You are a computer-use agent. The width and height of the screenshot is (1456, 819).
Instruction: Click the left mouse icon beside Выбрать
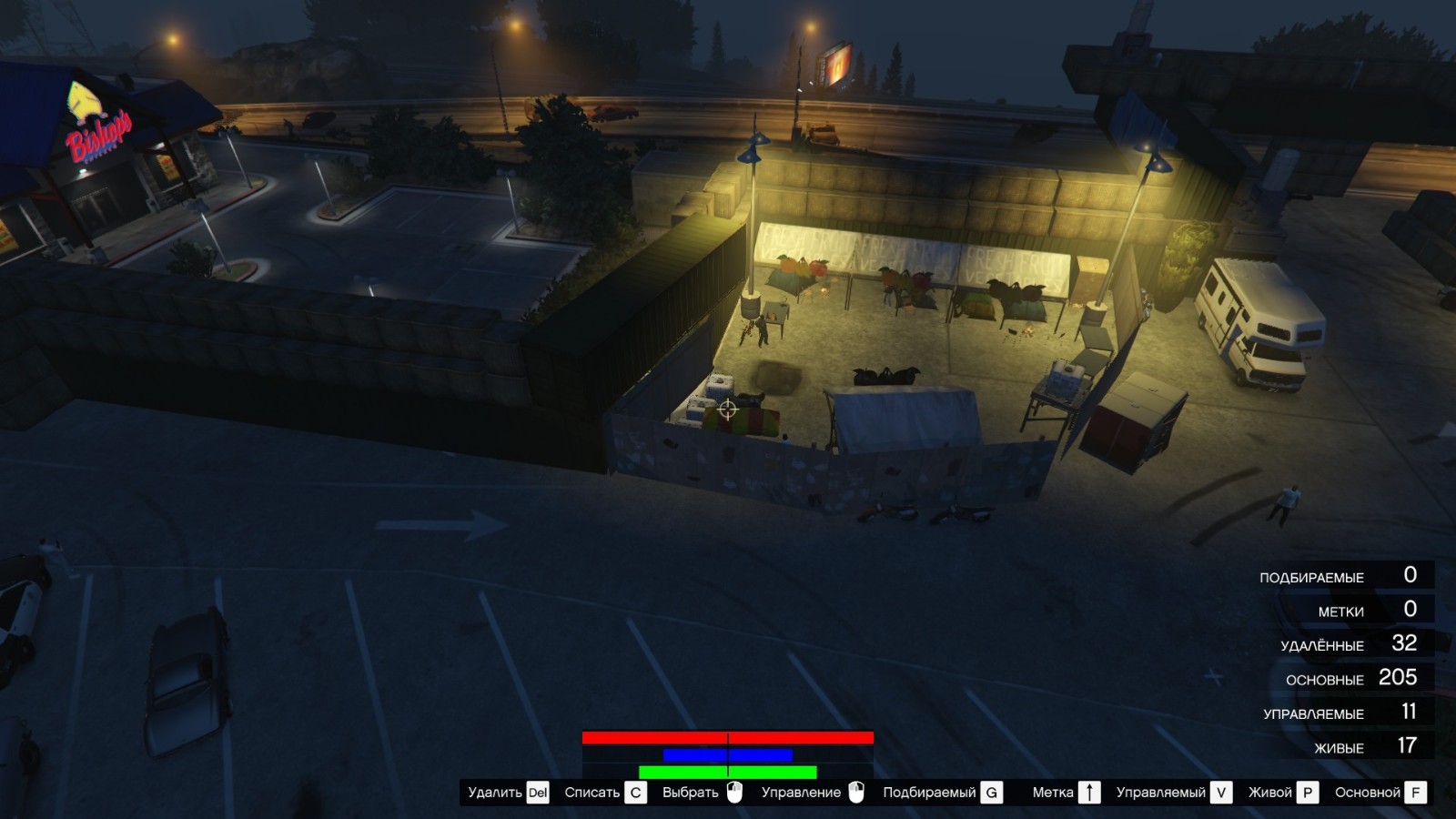[733, 792]
